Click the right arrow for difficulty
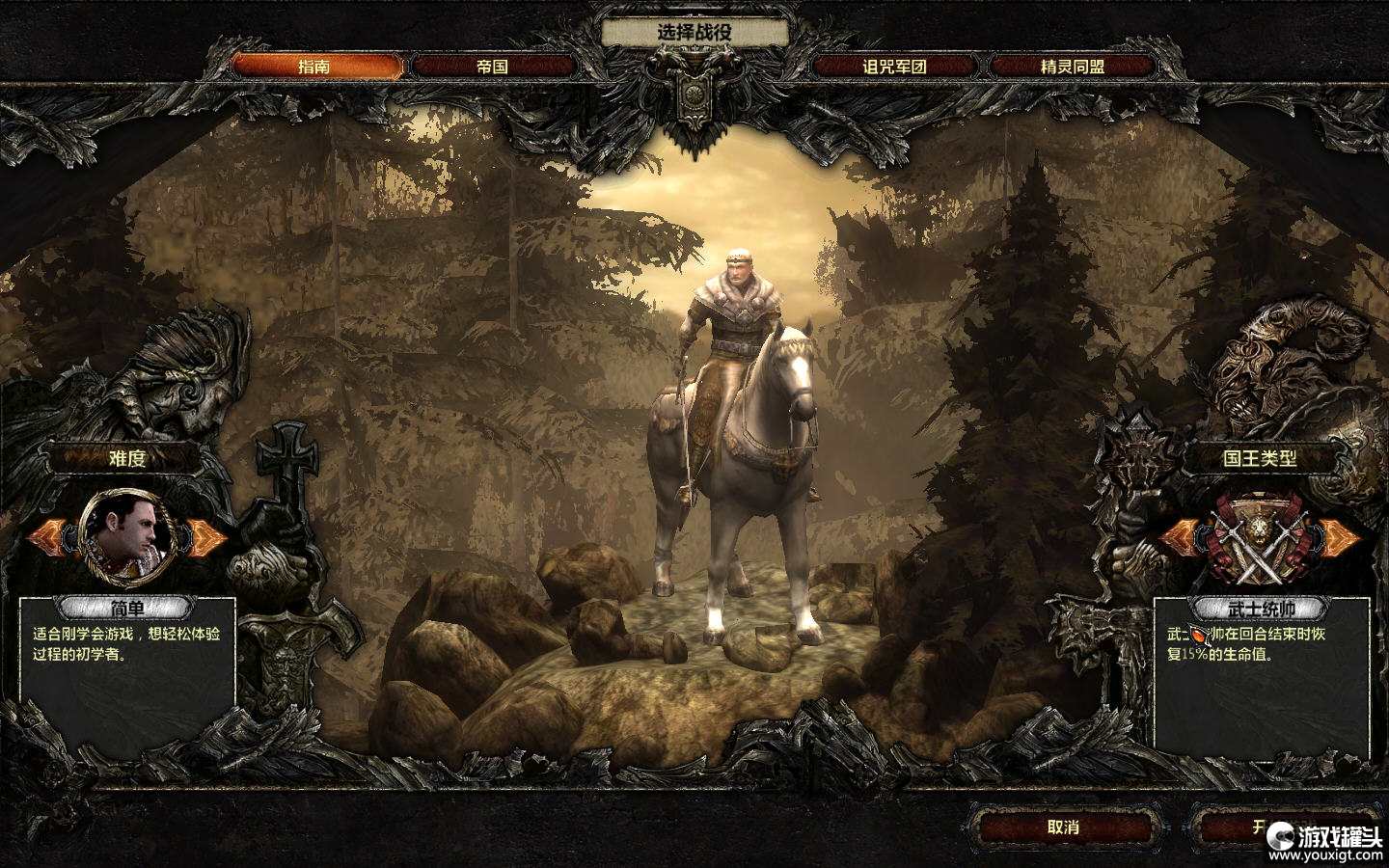Viewport: 1389px width, 868px height. [x=207, y=536]
